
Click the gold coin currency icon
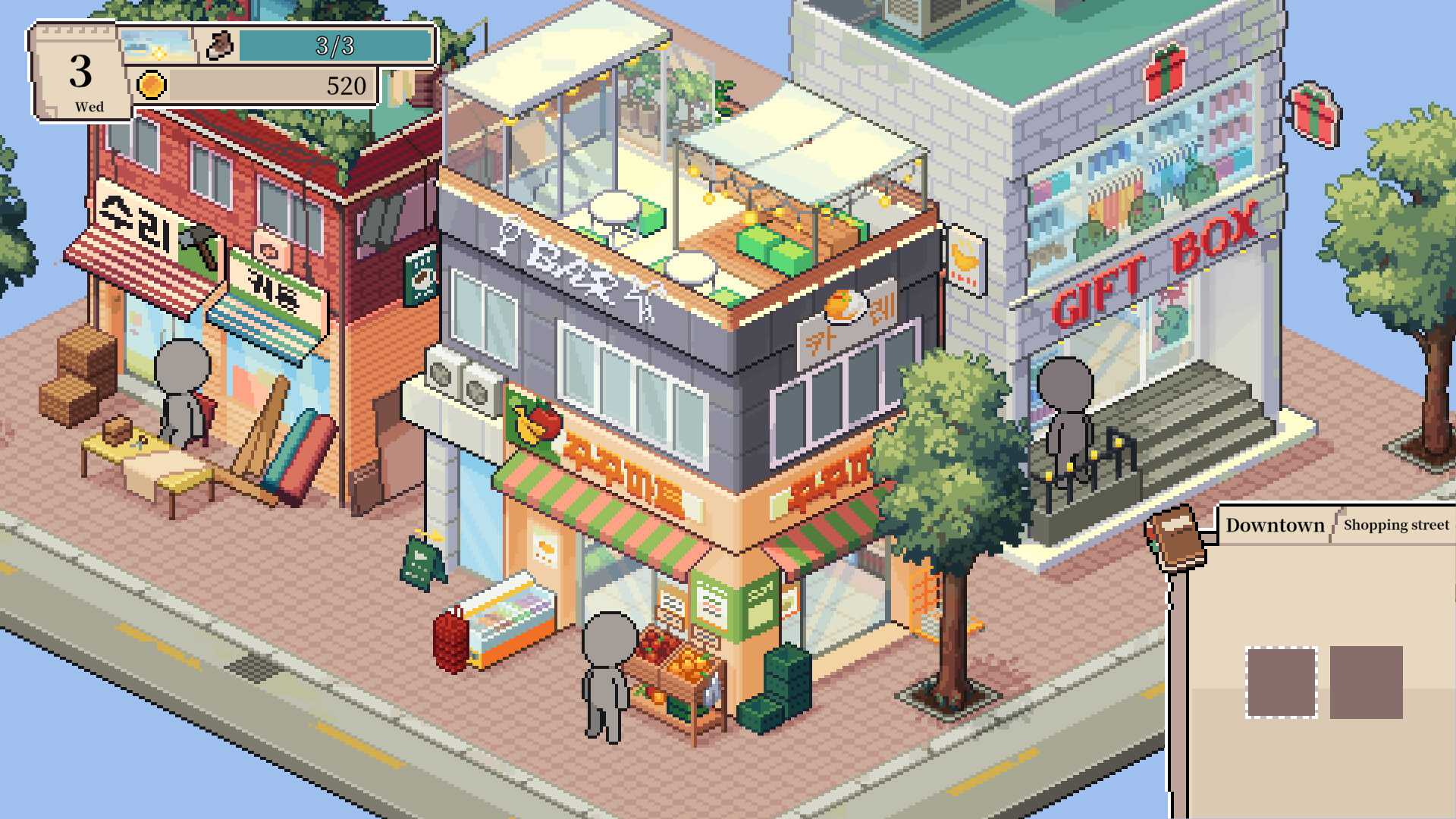click(x=152, y=85)
